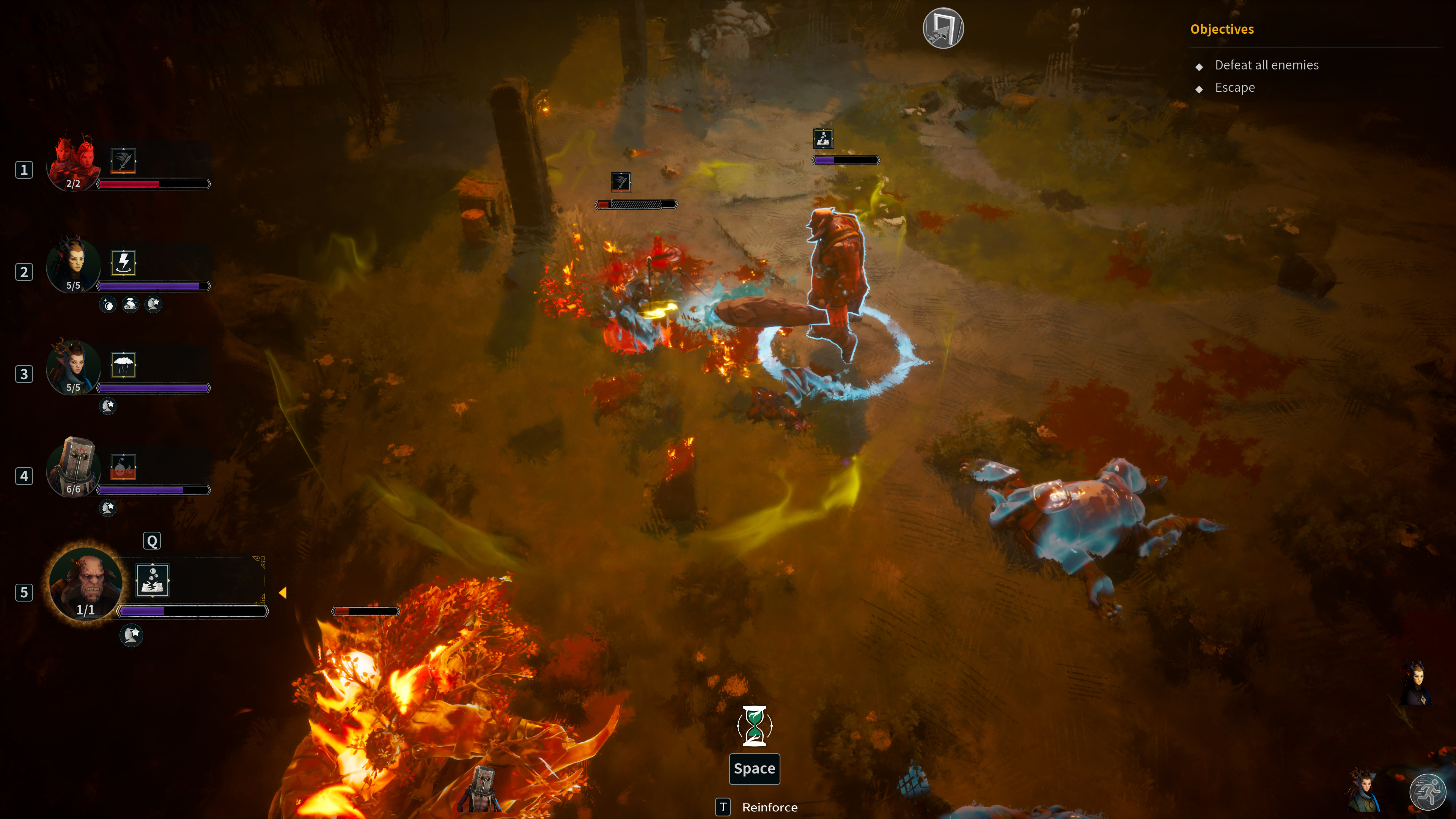Select the red twin imps portrait
Screen dimensions: 1456x819
point(74,163)
